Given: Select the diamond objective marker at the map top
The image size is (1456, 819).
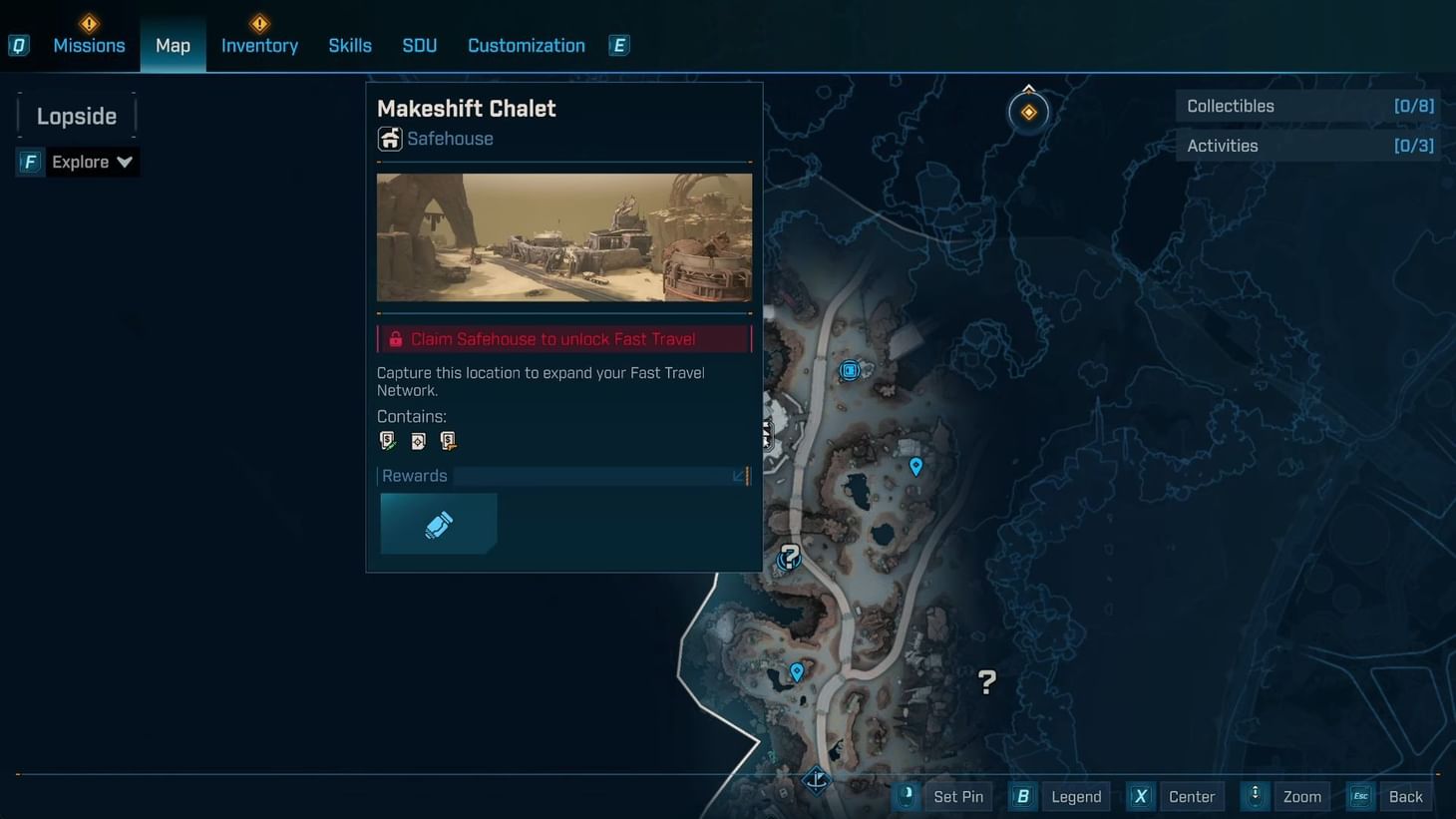Looking at the screenshot, I should (1028, 111).
